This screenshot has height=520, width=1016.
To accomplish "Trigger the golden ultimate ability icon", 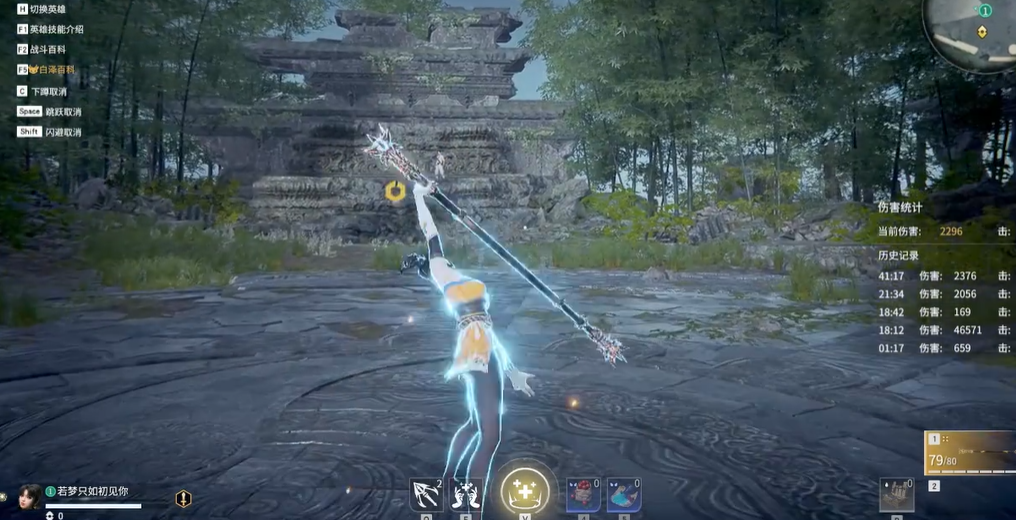I will [525, 492].
